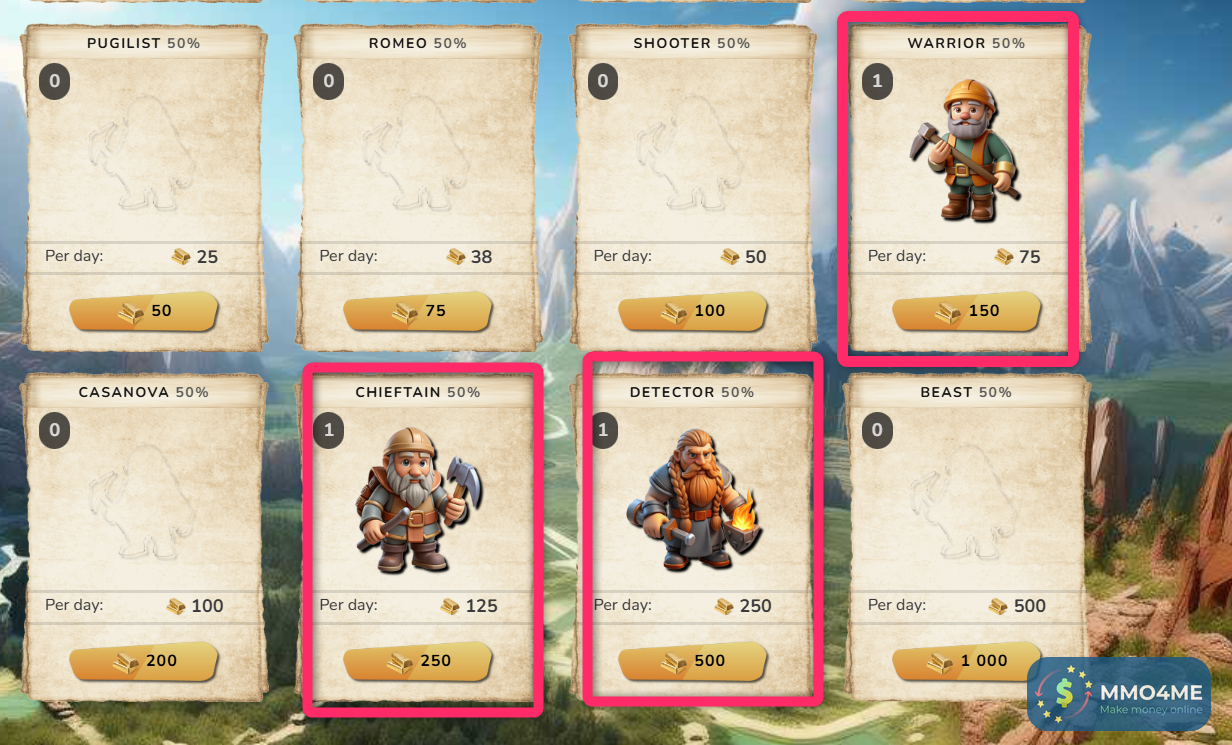Viewport: 1232px width, 745px height.
Task: Select the Detector dwarf holding a flame
Action: click(x=691, y=500)
